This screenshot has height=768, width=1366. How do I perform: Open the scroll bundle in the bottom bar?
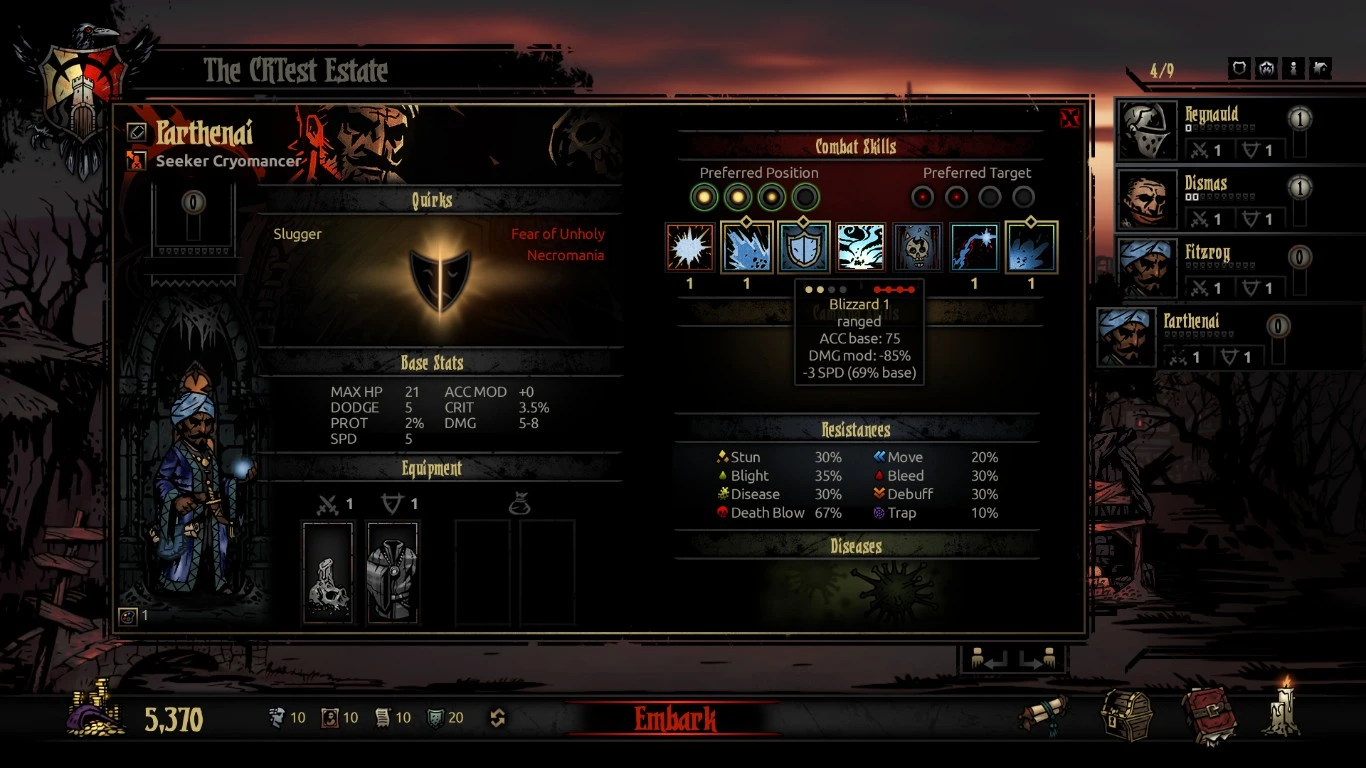coord(1043,715)
